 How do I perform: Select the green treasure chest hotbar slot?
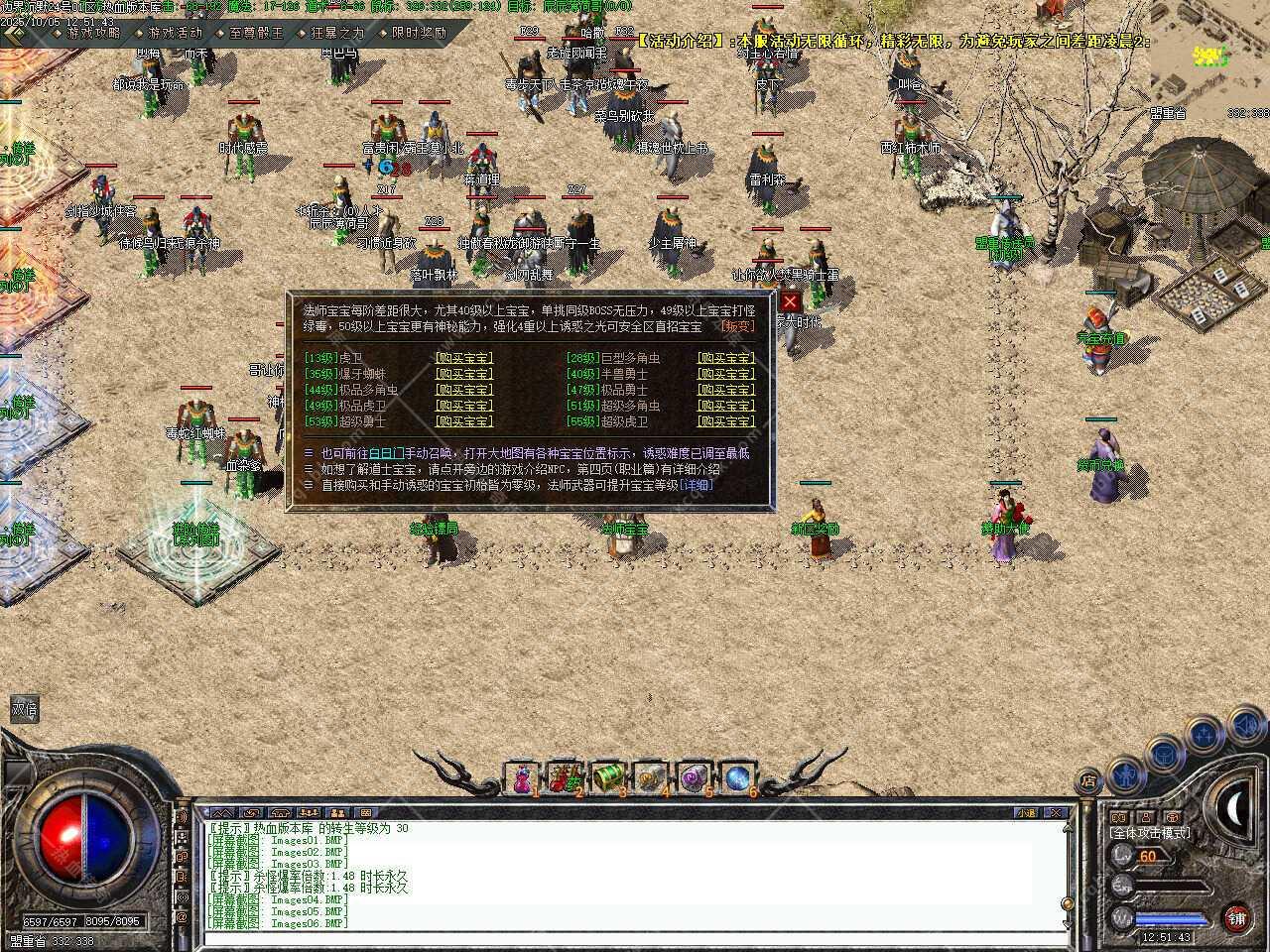(x=606, y=777)
